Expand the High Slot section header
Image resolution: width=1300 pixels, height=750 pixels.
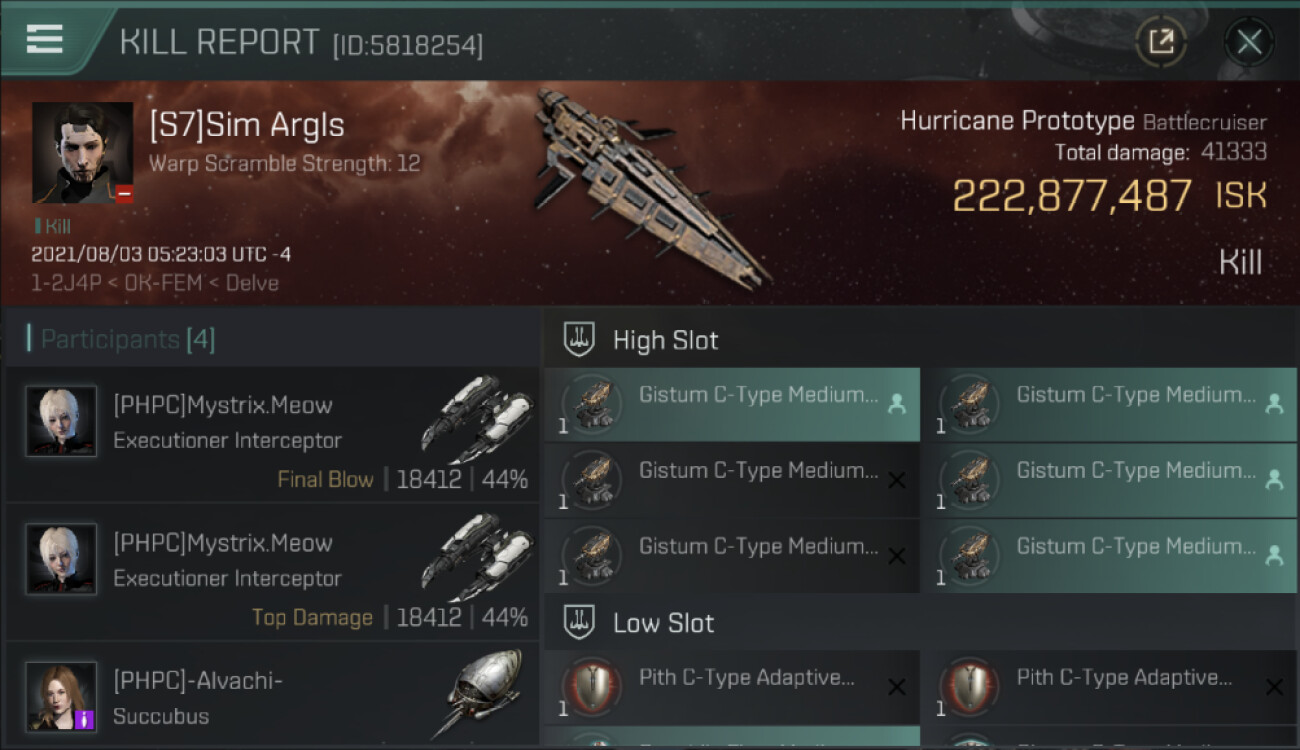pyautogui.click(x=666, y=340)
